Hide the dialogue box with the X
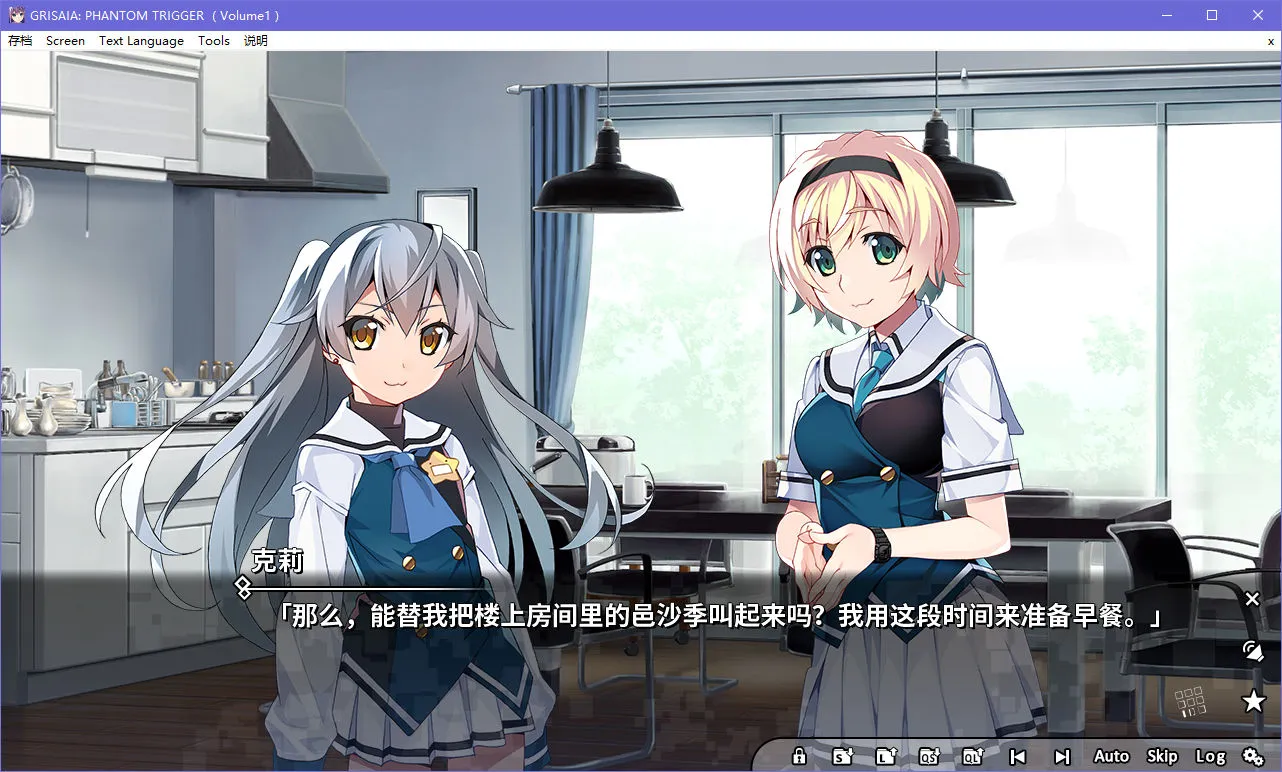 tap(1252, 598)
